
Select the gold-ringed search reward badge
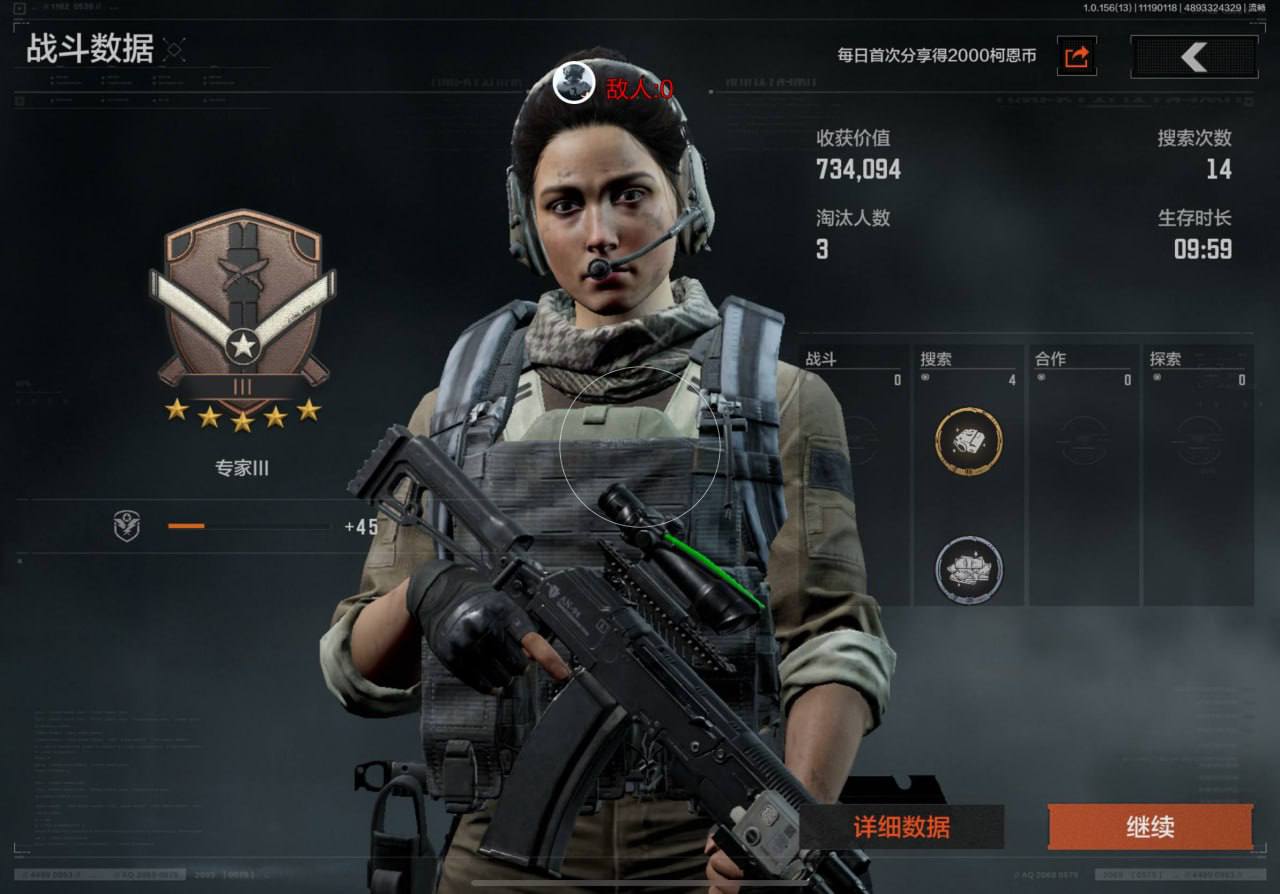[968, 439]
